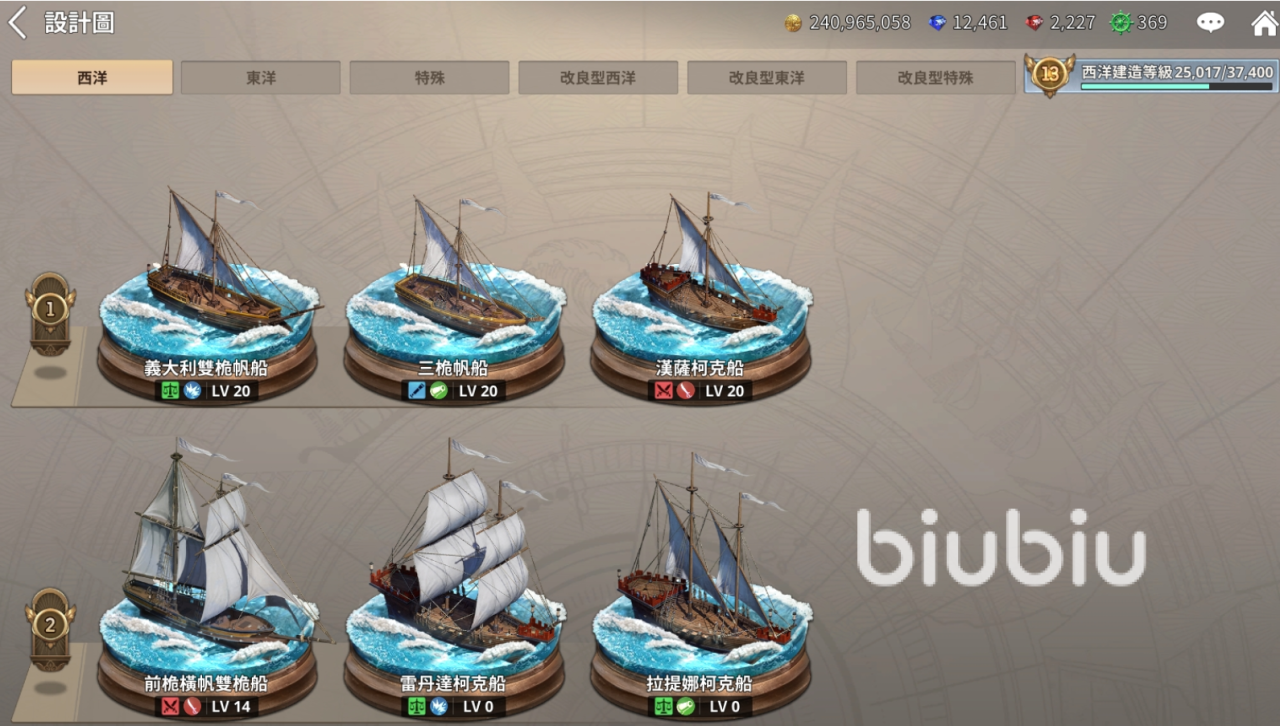1280x726 pixels.
Task: Tap the red gem currency icon
Action: [x=1034, y=23]
